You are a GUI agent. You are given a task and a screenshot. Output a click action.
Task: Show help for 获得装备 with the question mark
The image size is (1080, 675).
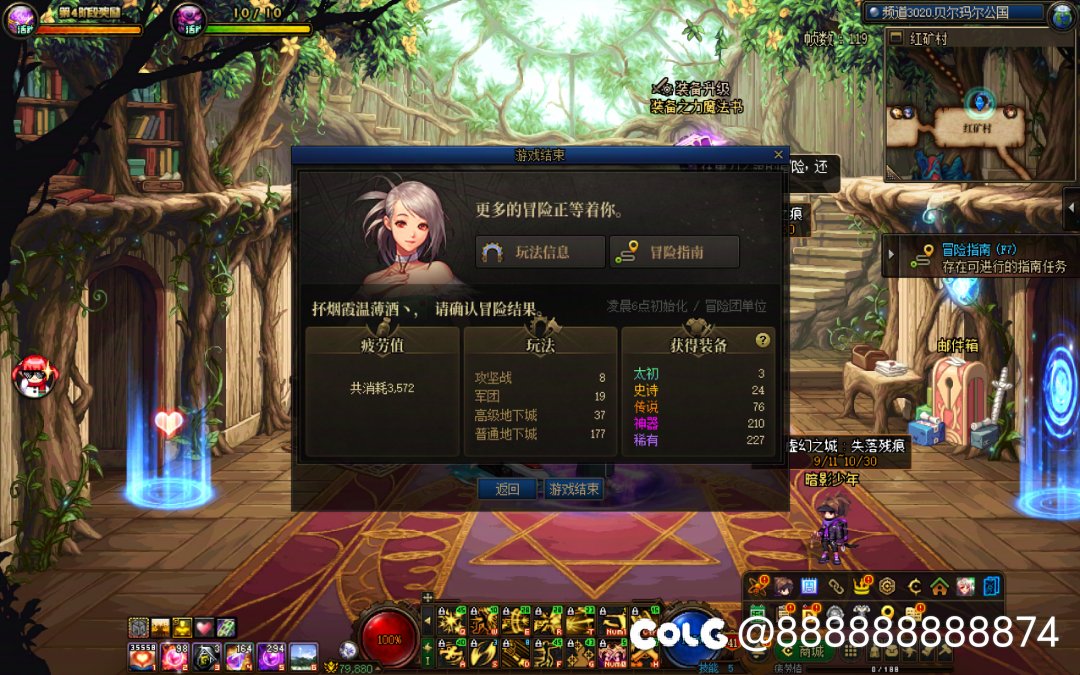(x=763, y=340)
